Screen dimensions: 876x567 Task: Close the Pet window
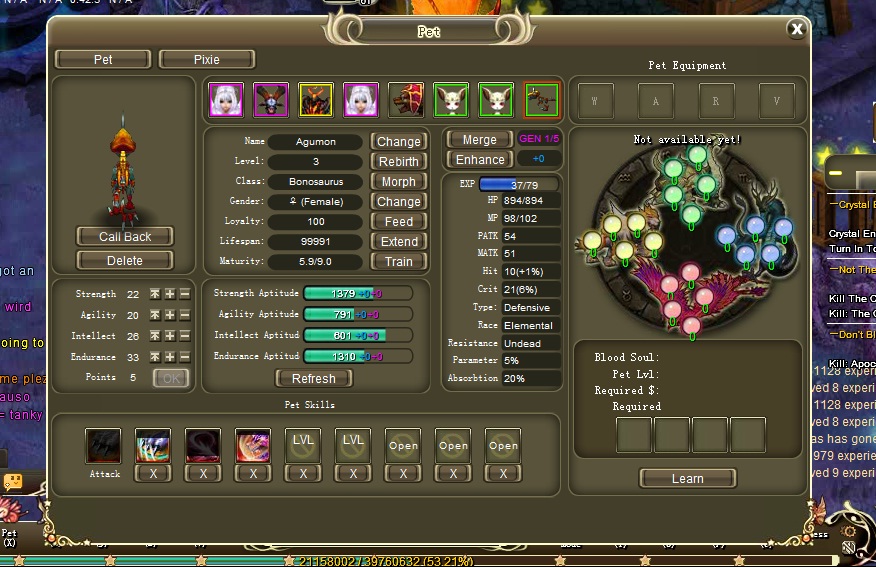pyautogui.click(x=796, y=30)
